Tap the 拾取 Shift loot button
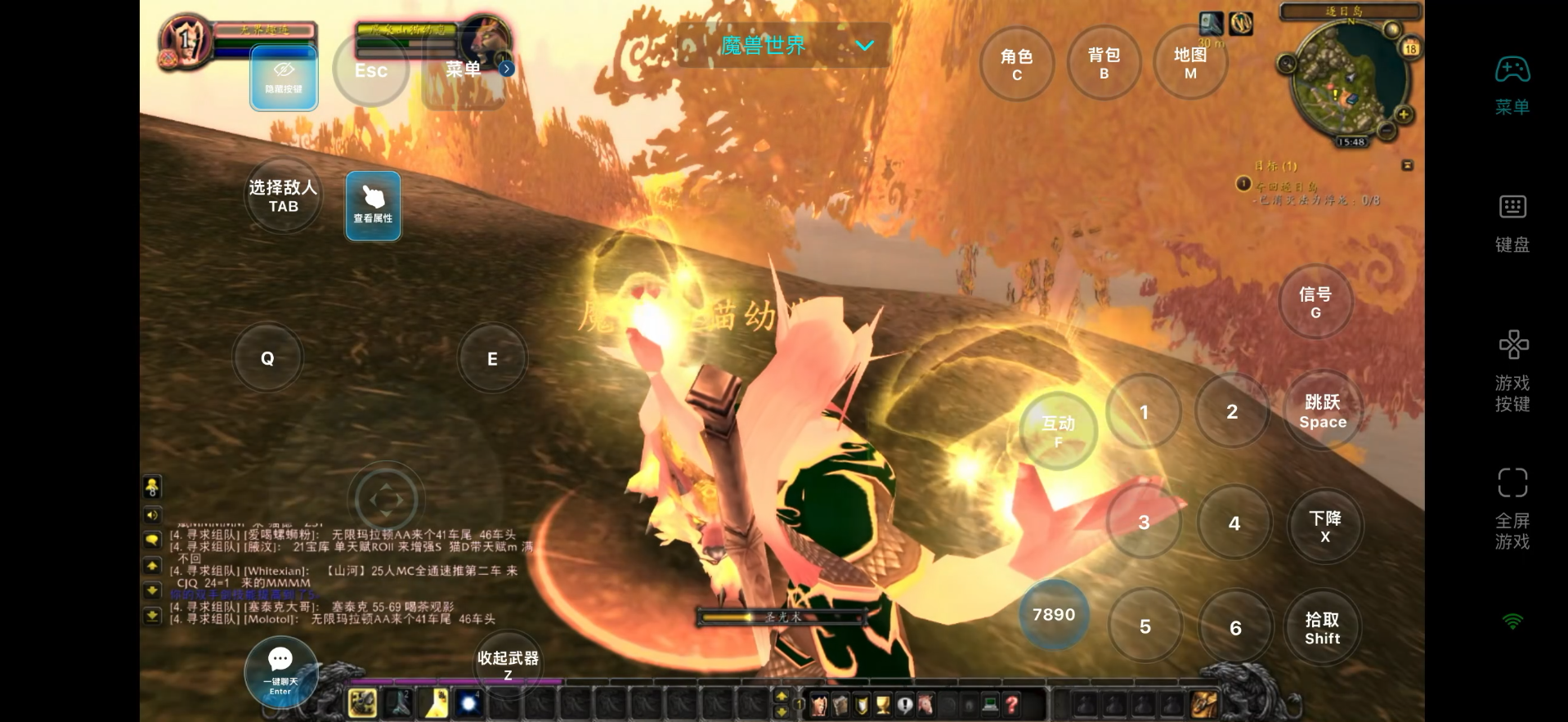This screenshot has height=722, width=1568. coord(1322,628)
